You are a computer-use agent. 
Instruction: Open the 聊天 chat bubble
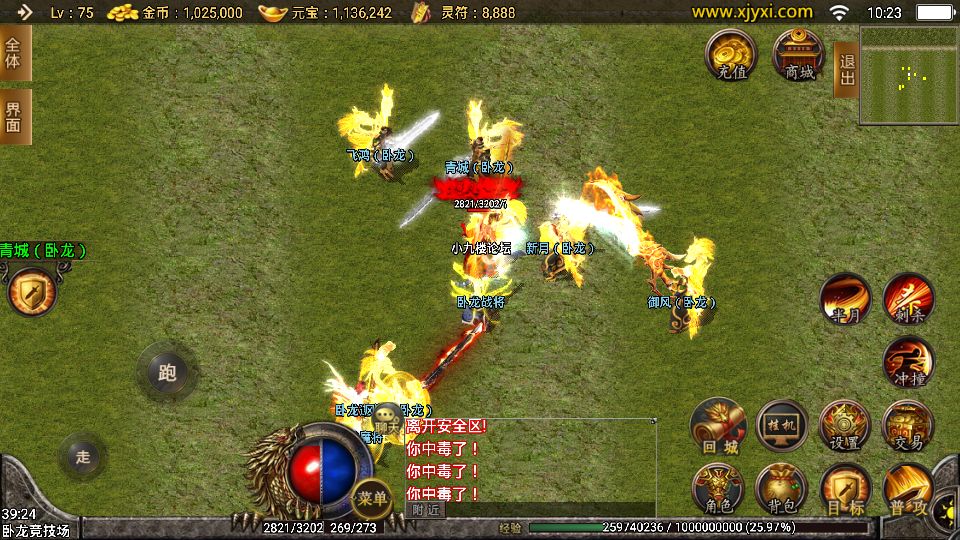tap(387, 421)
